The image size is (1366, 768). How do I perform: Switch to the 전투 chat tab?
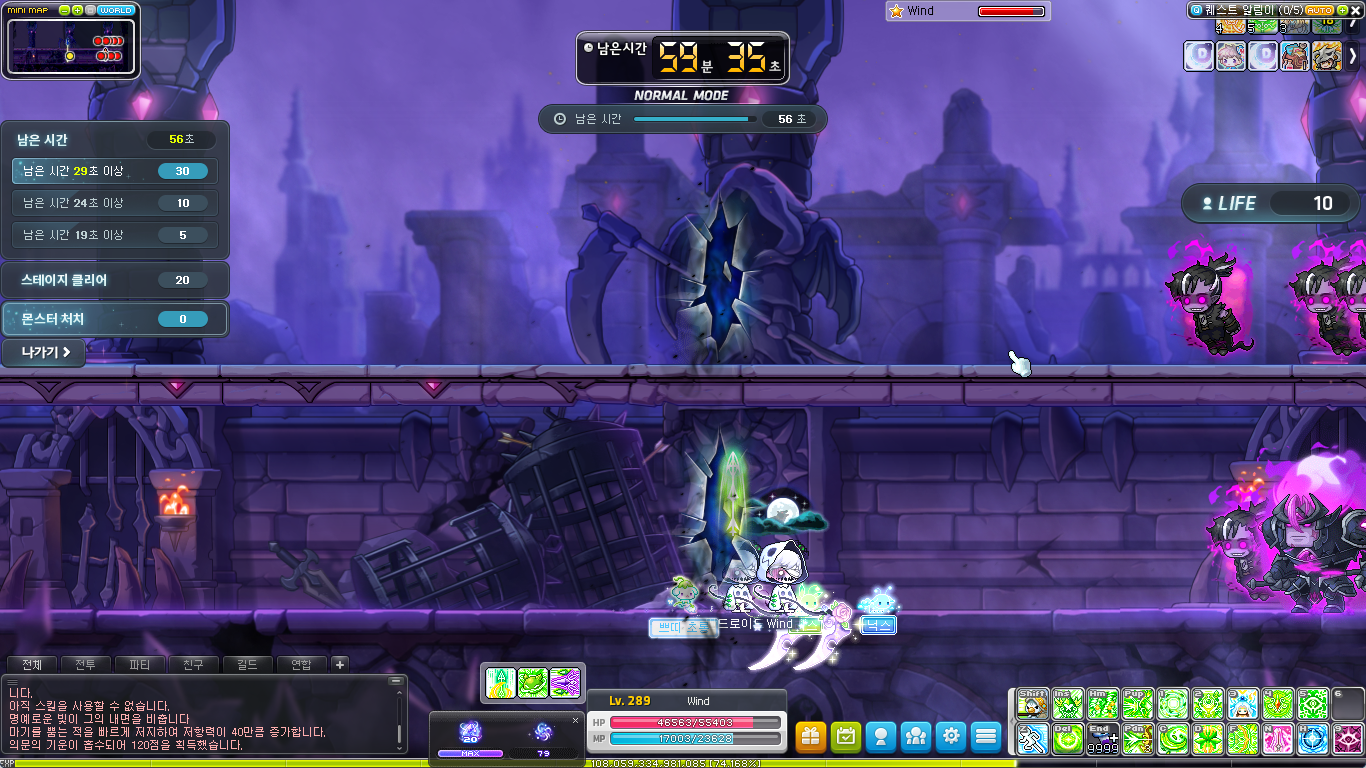pos(86,664)
